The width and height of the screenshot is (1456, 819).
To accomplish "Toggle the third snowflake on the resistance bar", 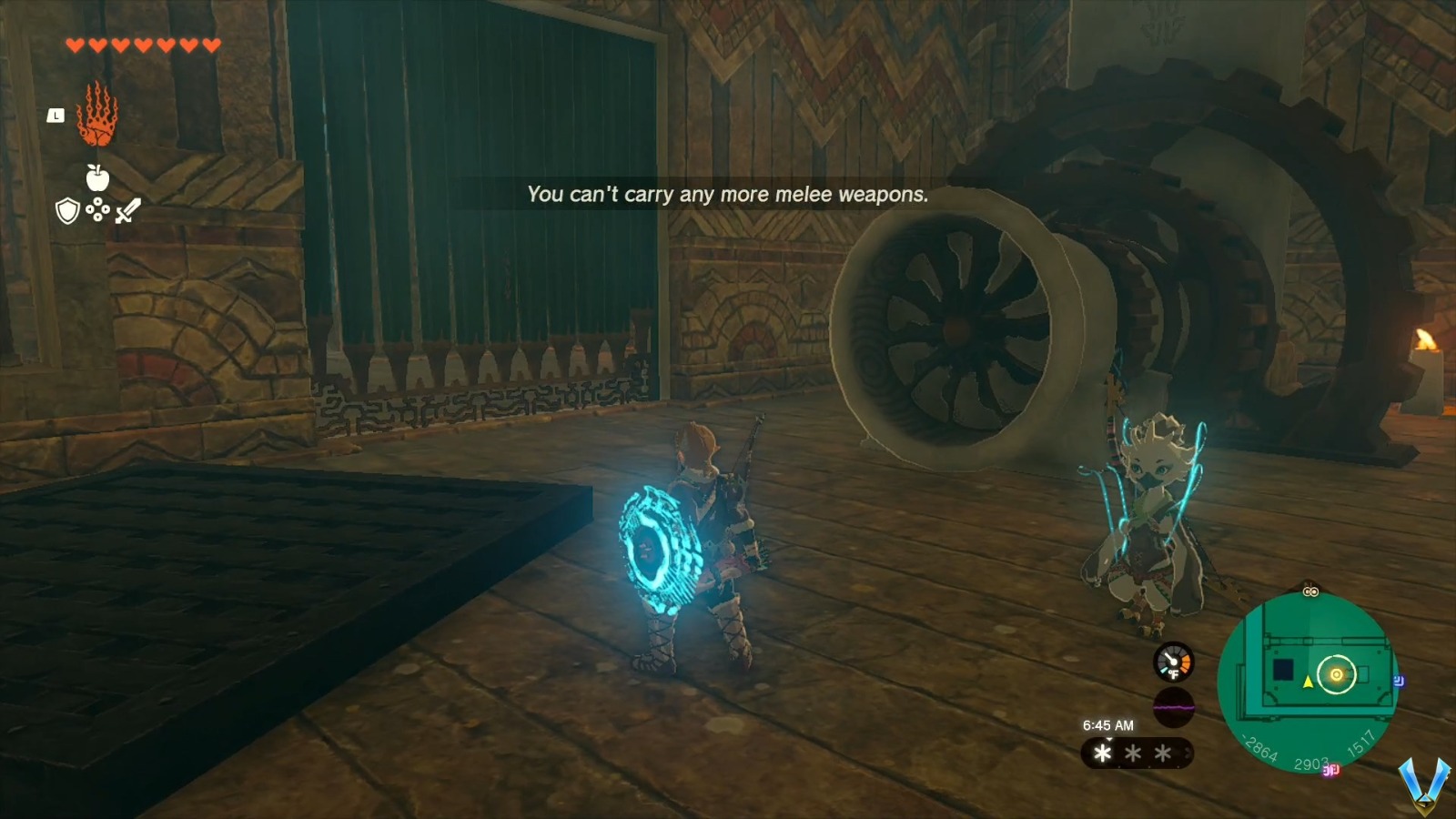I will (1162, 753).
